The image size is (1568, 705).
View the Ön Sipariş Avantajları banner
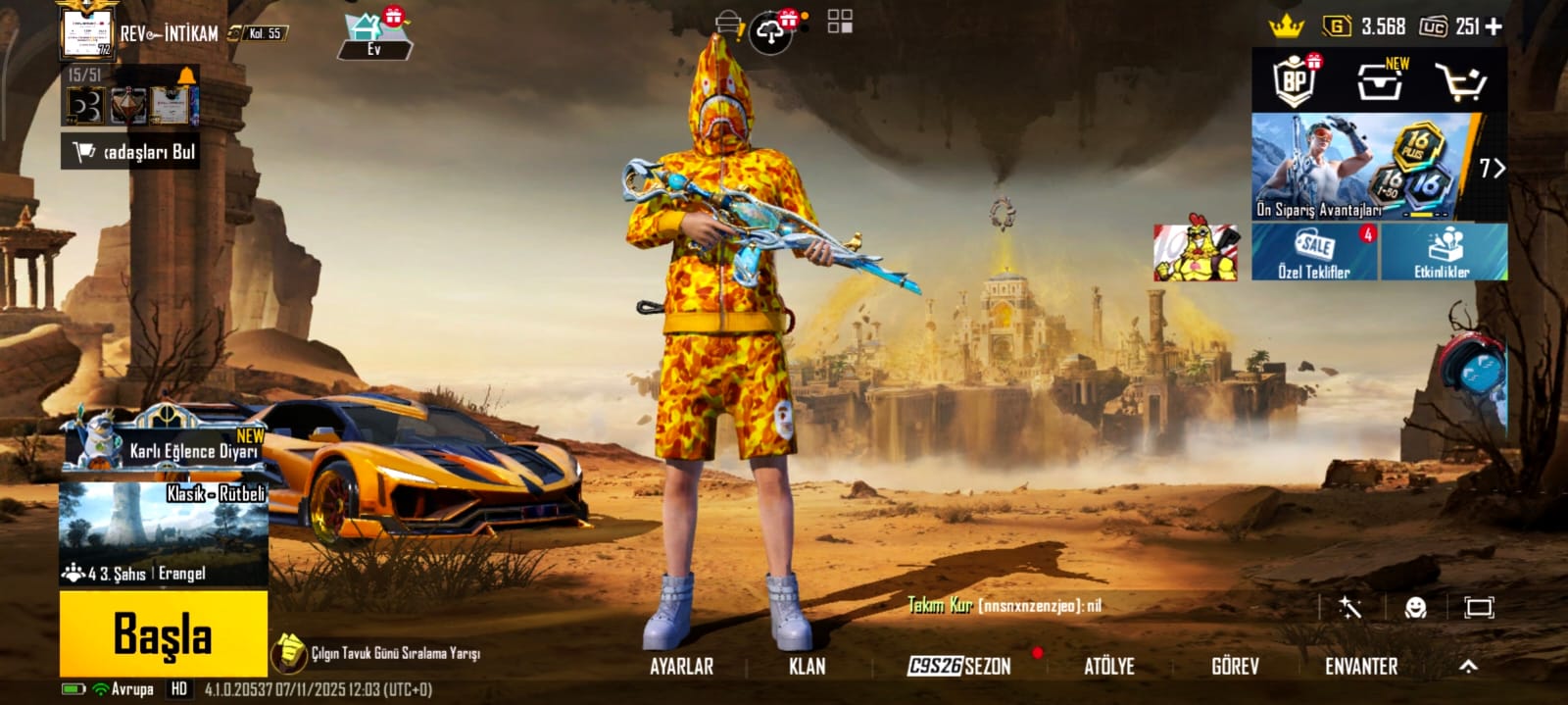click(x=1362, y=167)
